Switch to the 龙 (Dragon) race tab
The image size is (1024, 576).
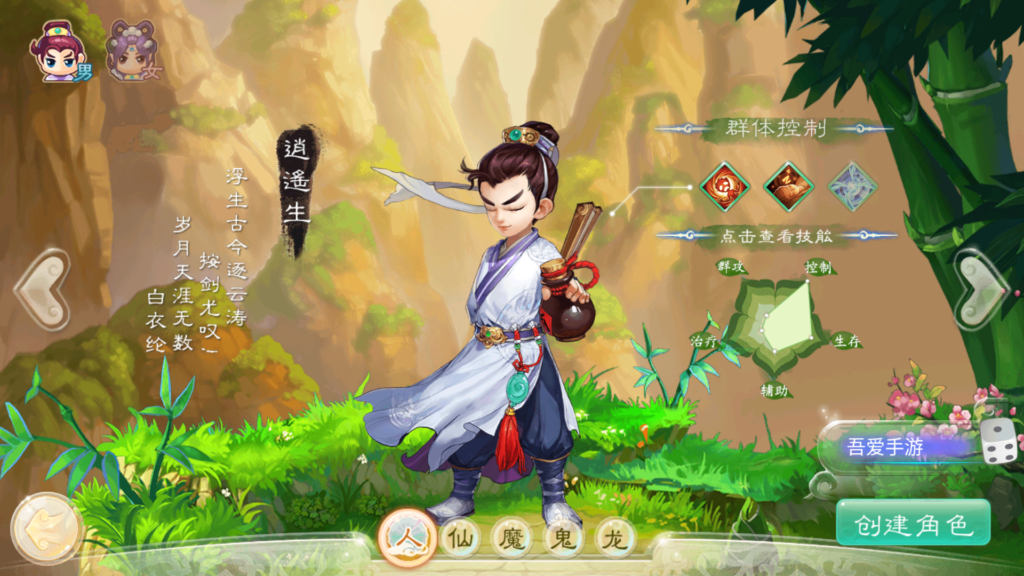pyautogui.click(x=616, y=539)
